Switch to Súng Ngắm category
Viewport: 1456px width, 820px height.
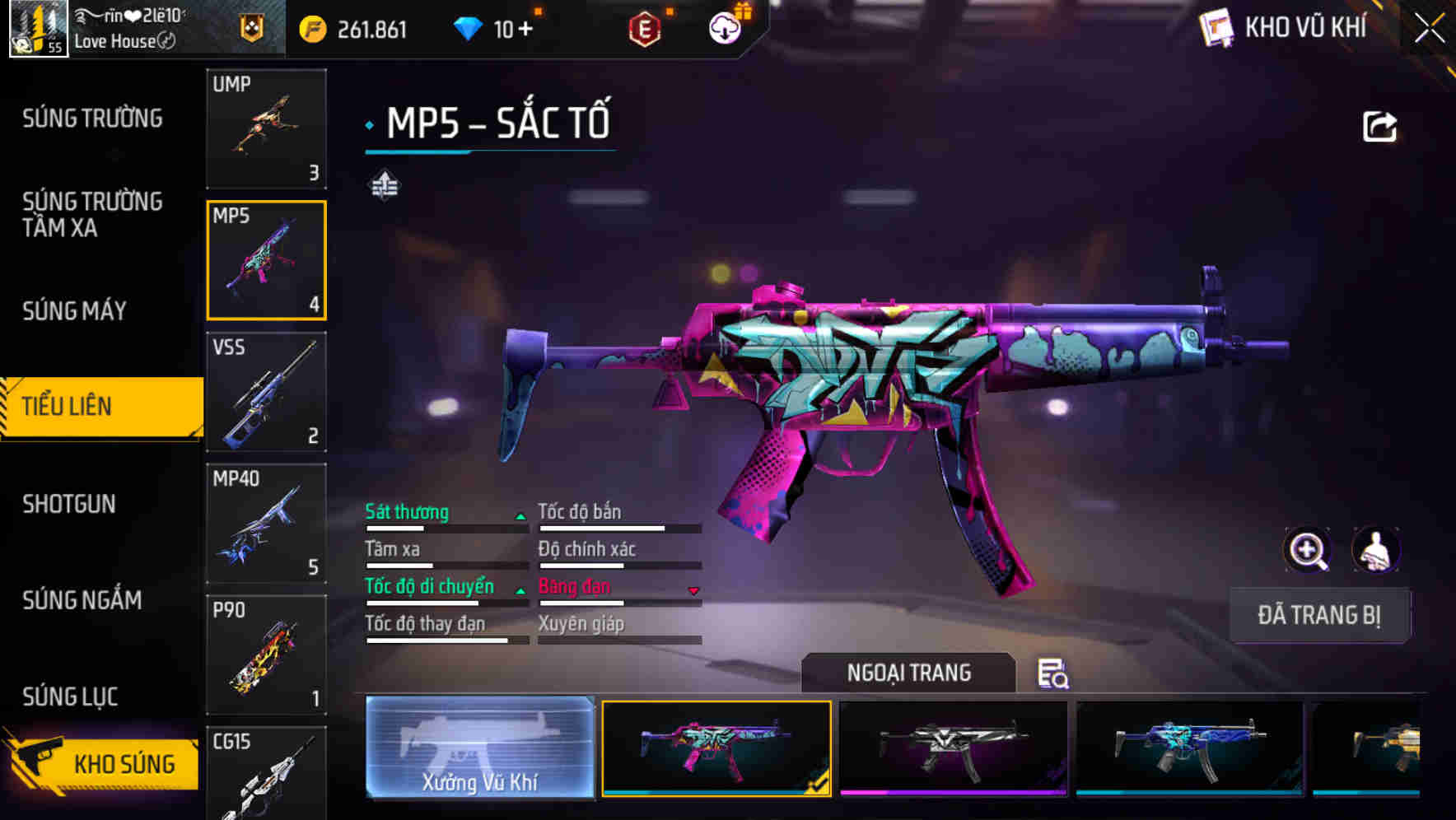tap(82, 600)
